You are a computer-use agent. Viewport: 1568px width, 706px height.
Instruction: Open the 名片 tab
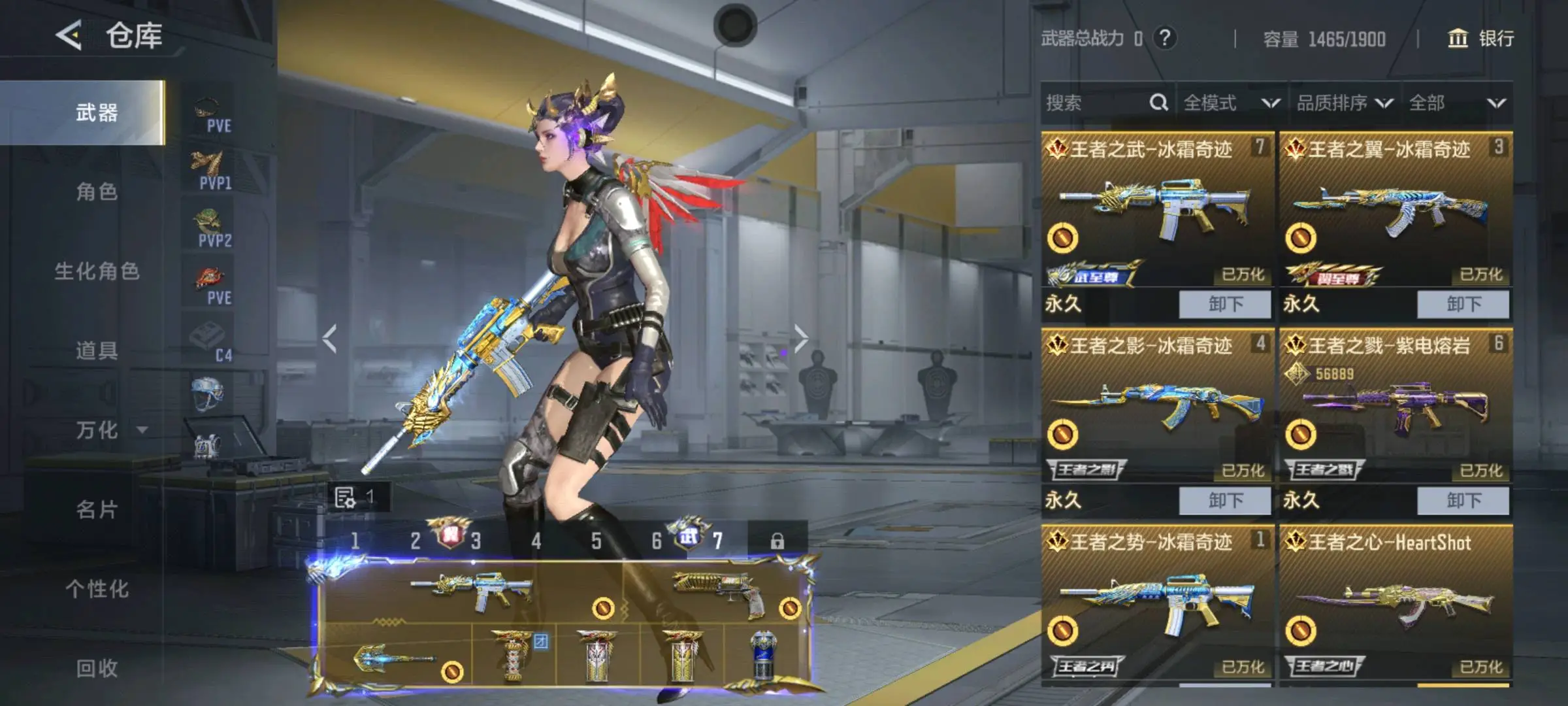[x=97, y=509]
